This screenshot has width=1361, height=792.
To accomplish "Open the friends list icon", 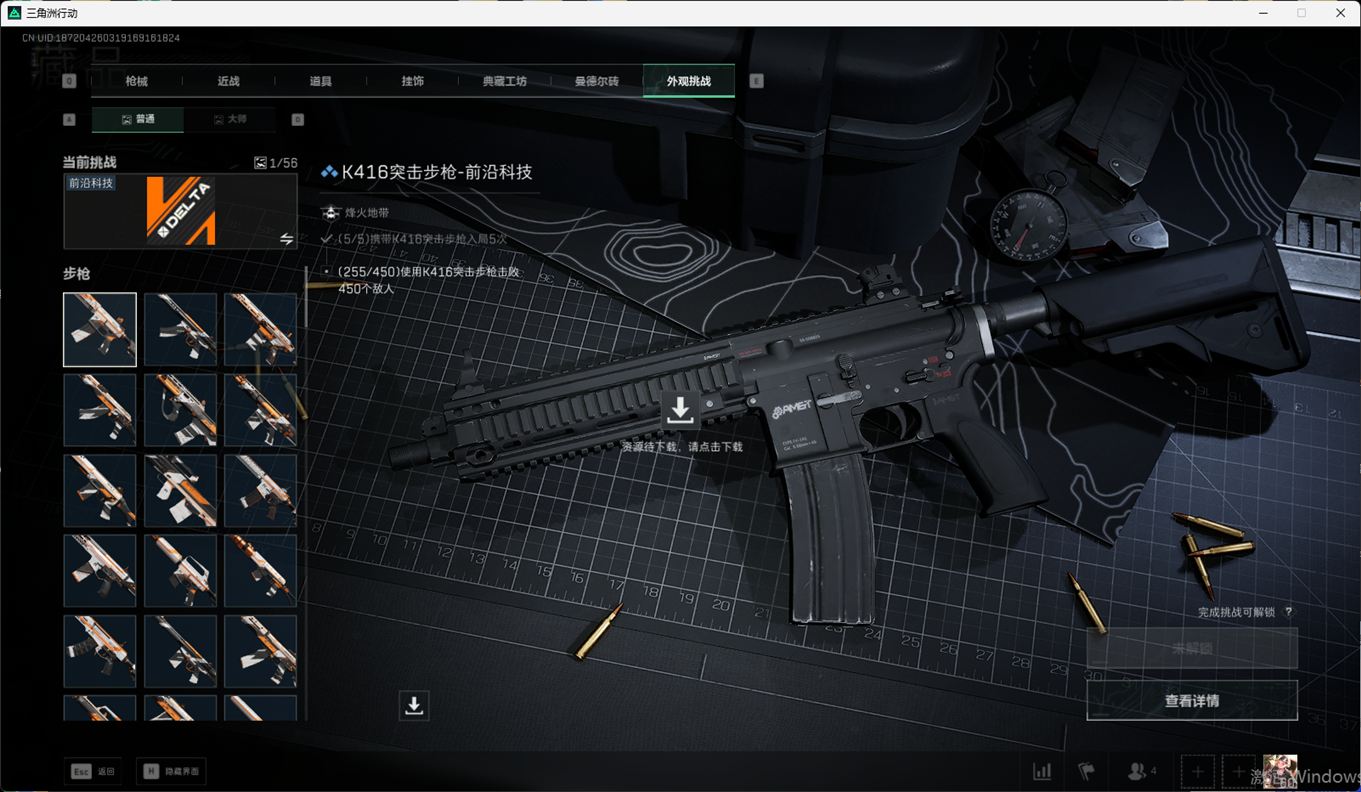I will (x=1141, y=771).
